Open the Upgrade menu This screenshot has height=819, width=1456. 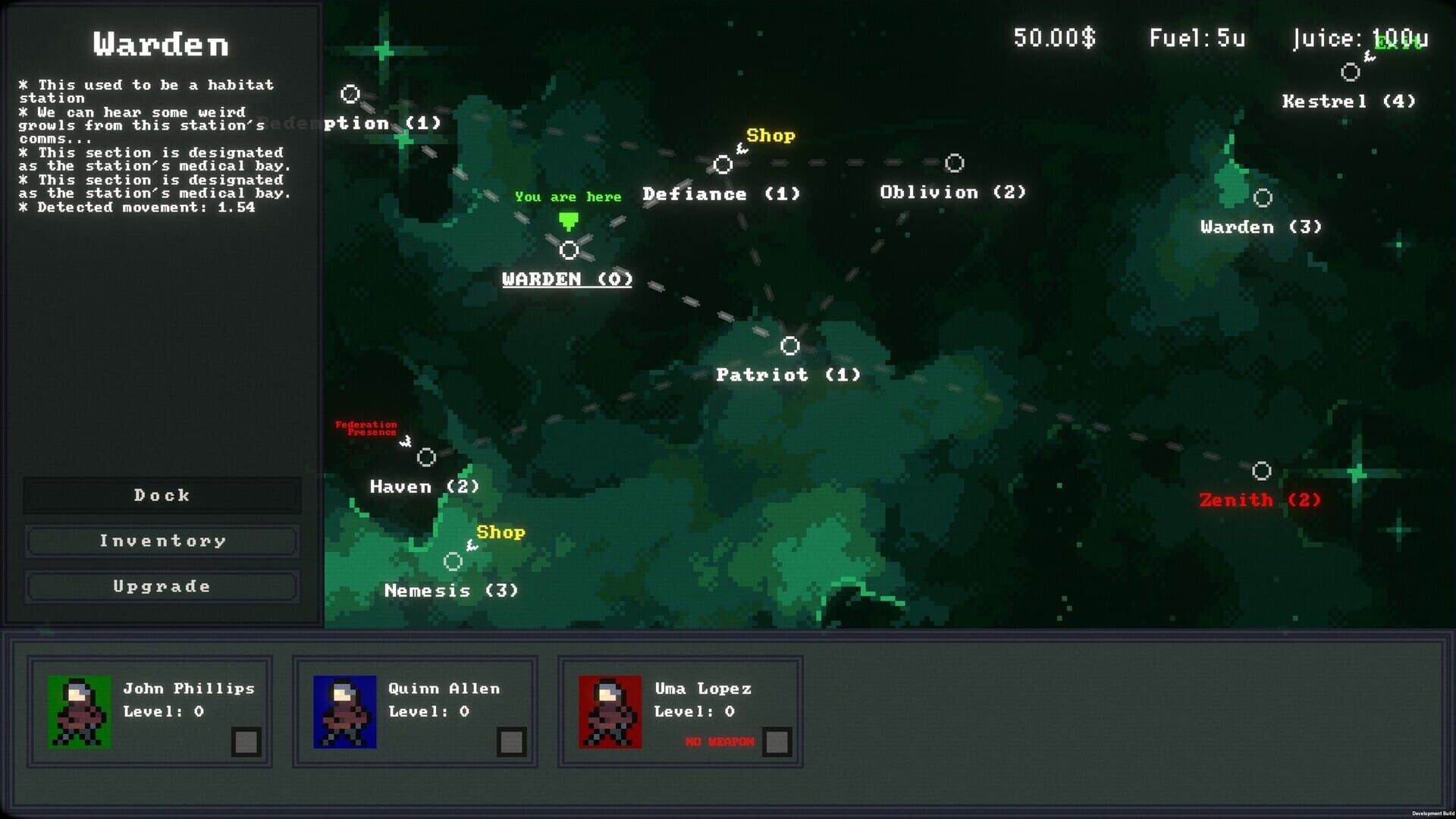[x=162, y=585]
